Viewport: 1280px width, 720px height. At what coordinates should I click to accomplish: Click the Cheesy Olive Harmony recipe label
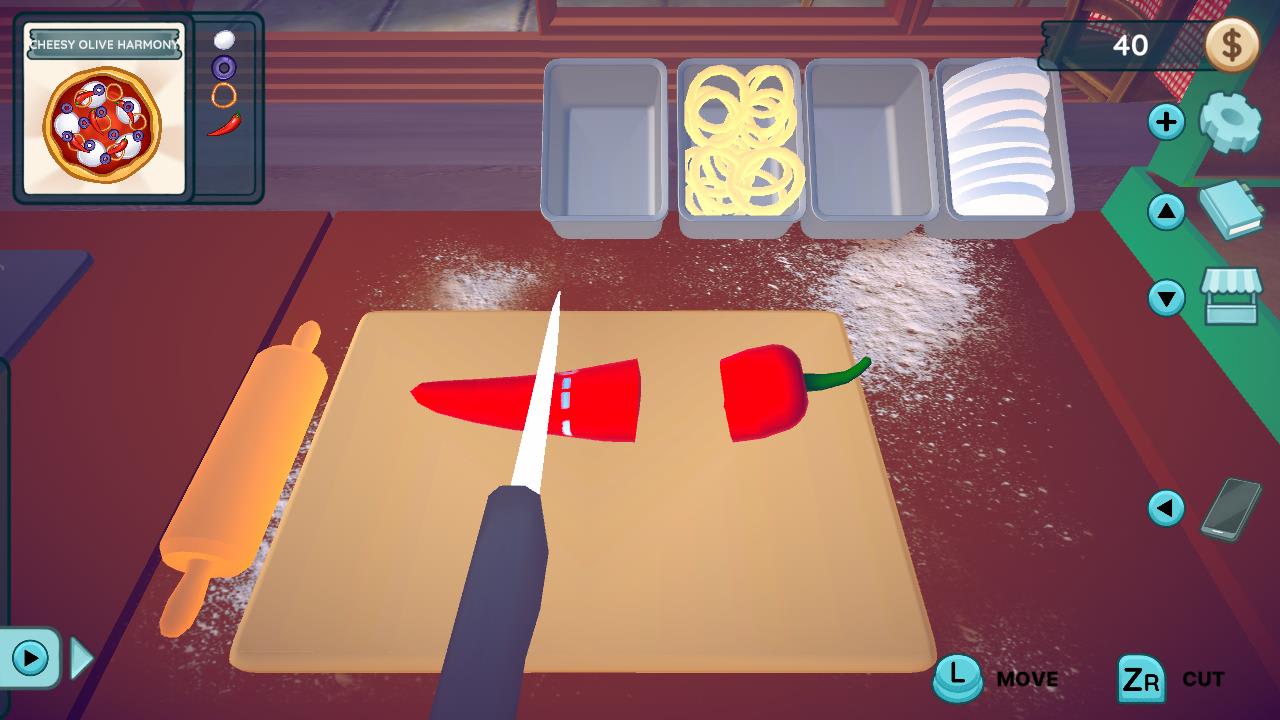click(103, 42)
